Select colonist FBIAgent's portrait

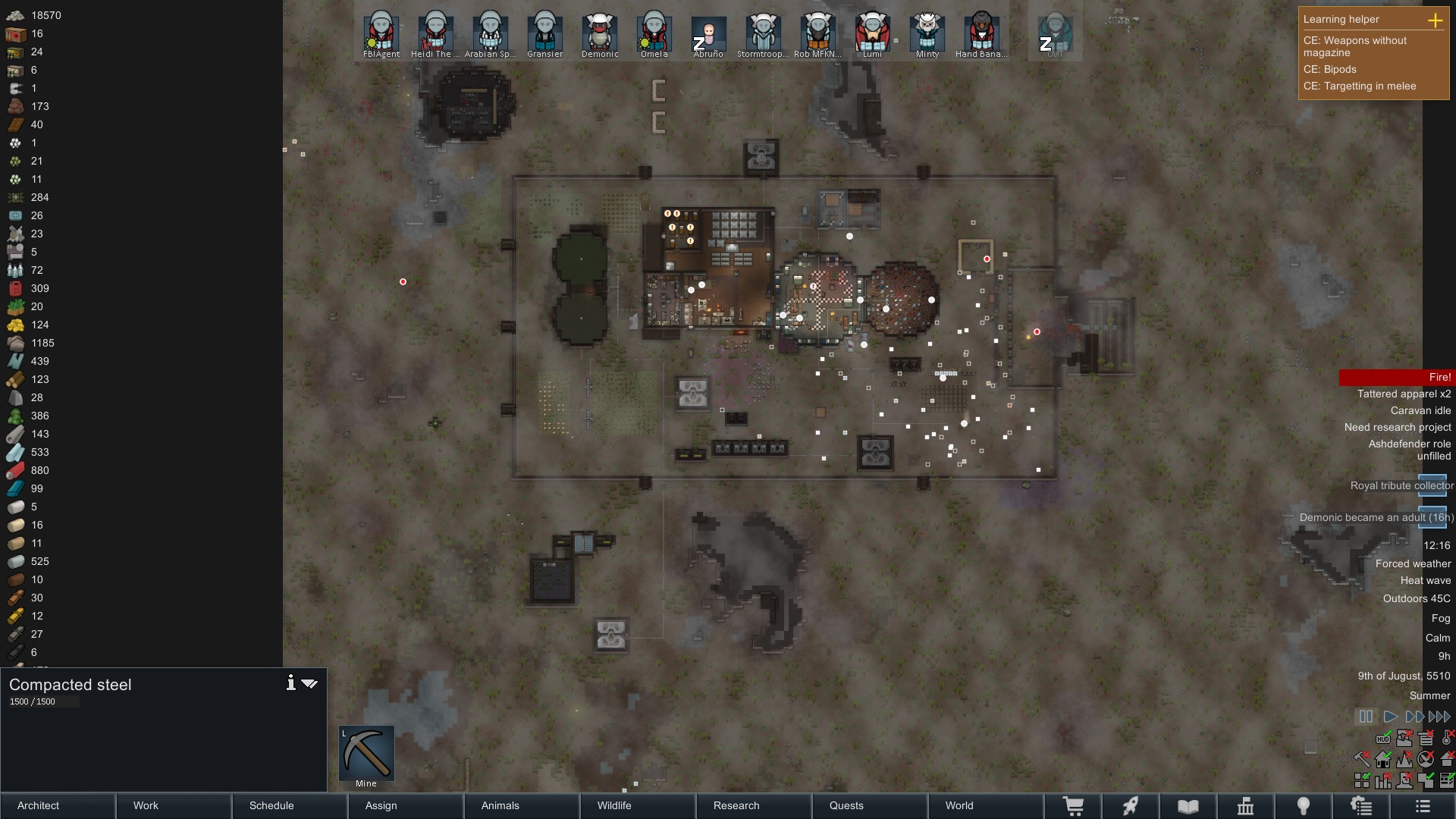tap(381, 33)
